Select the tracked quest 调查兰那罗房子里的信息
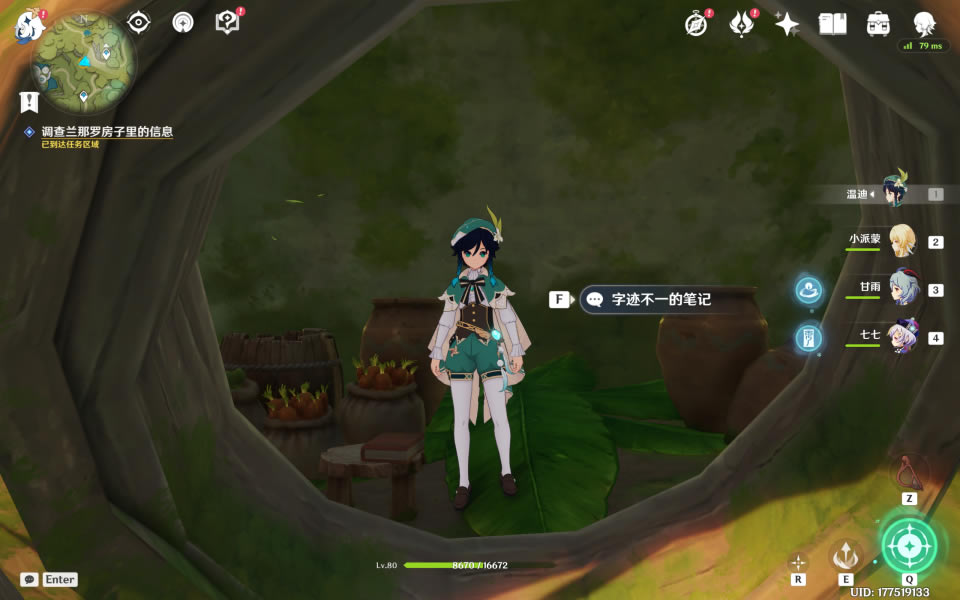Screen dimensions: 960x600 click(106, 132)
